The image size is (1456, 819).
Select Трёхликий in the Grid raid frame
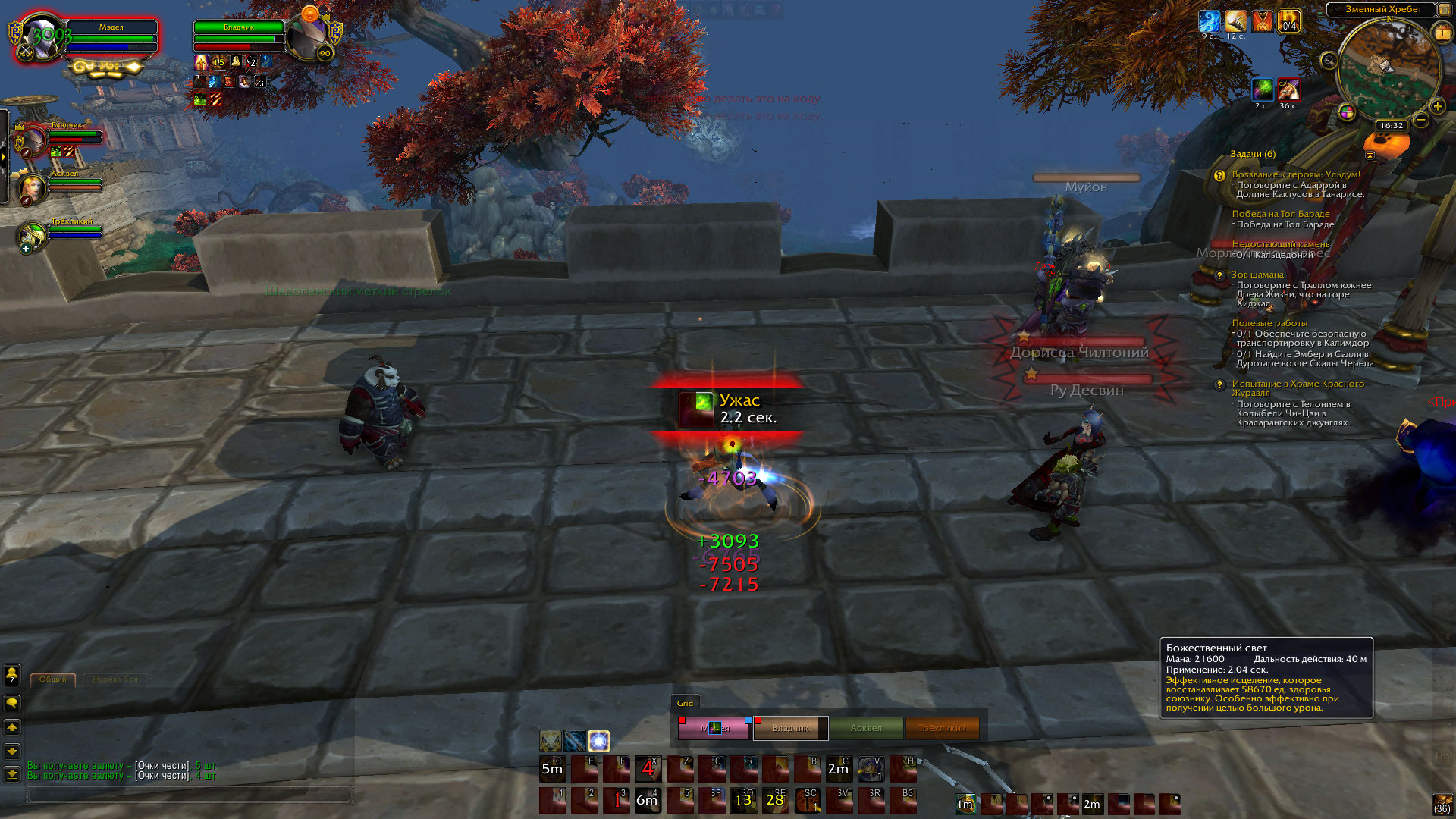[x=942, y=728]
